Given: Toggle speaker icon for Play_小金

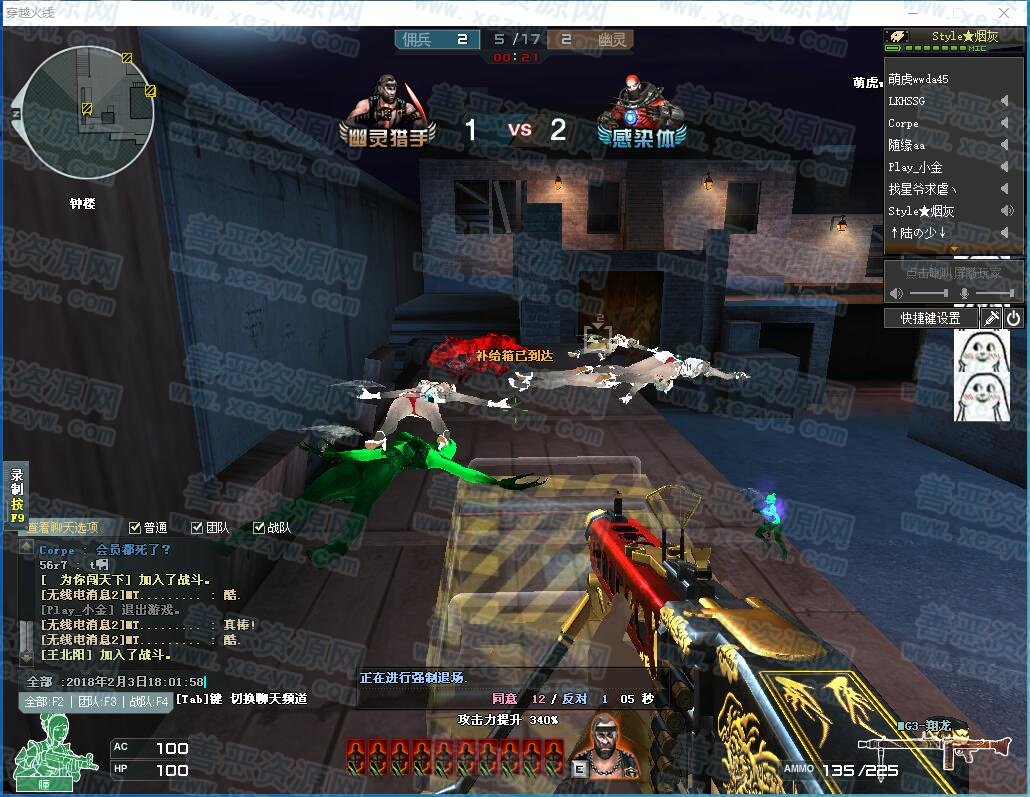Looking at the screenshot, I should (1005, 167).
